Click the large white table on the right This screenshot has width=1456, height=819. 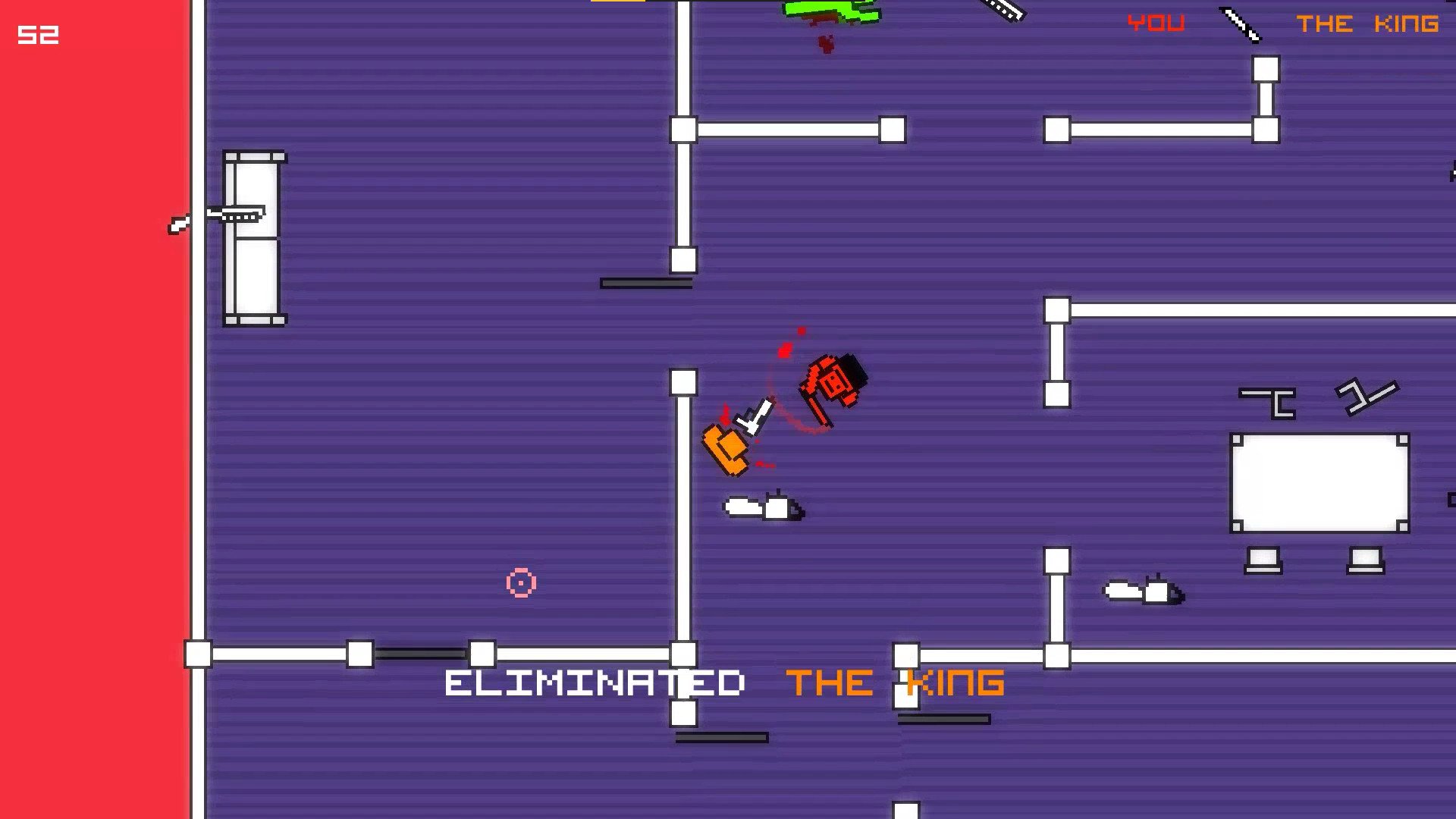1319,483
